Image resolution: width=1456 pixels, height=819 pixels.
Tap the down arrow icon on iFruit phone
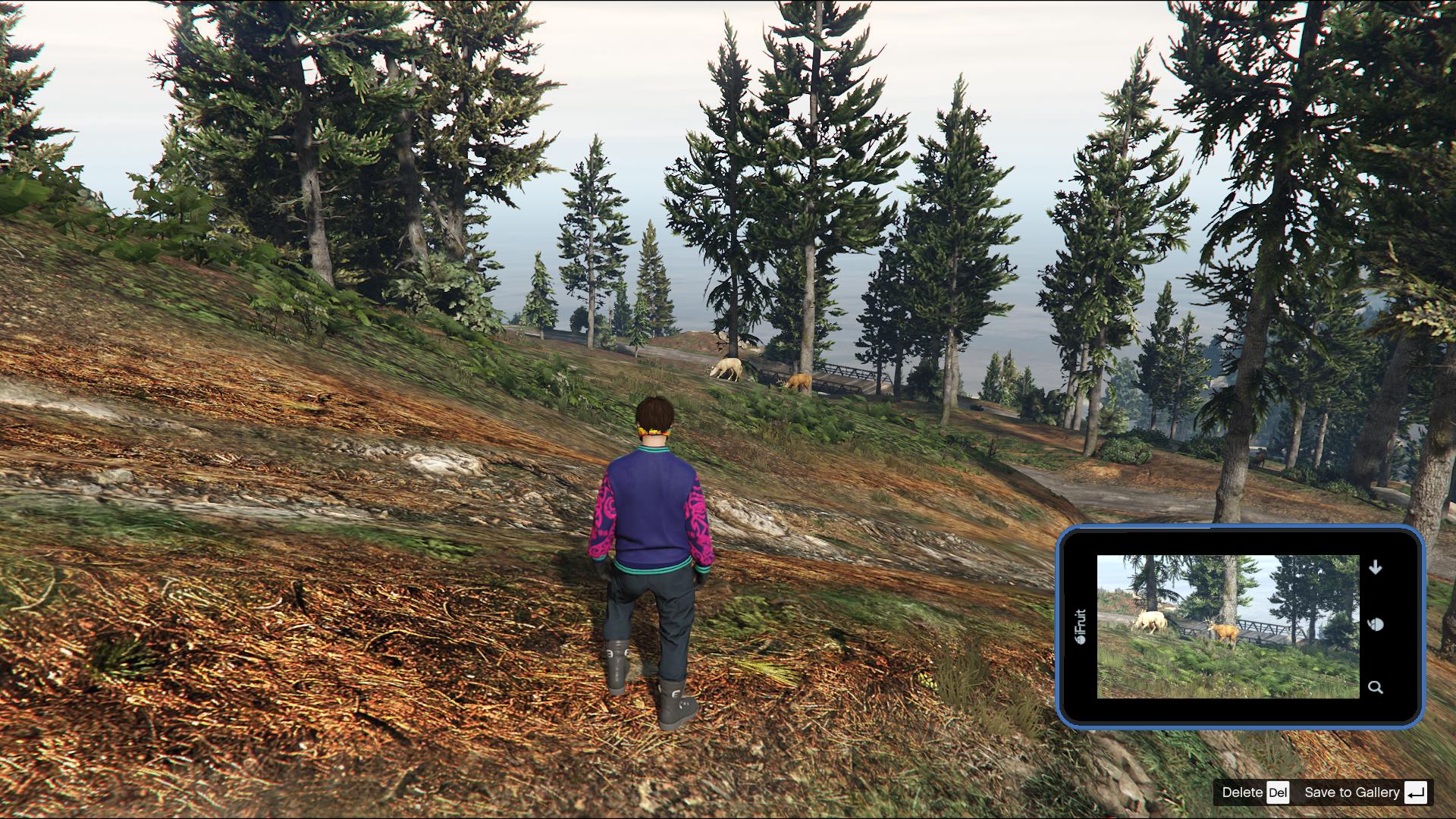(1376, 567)
